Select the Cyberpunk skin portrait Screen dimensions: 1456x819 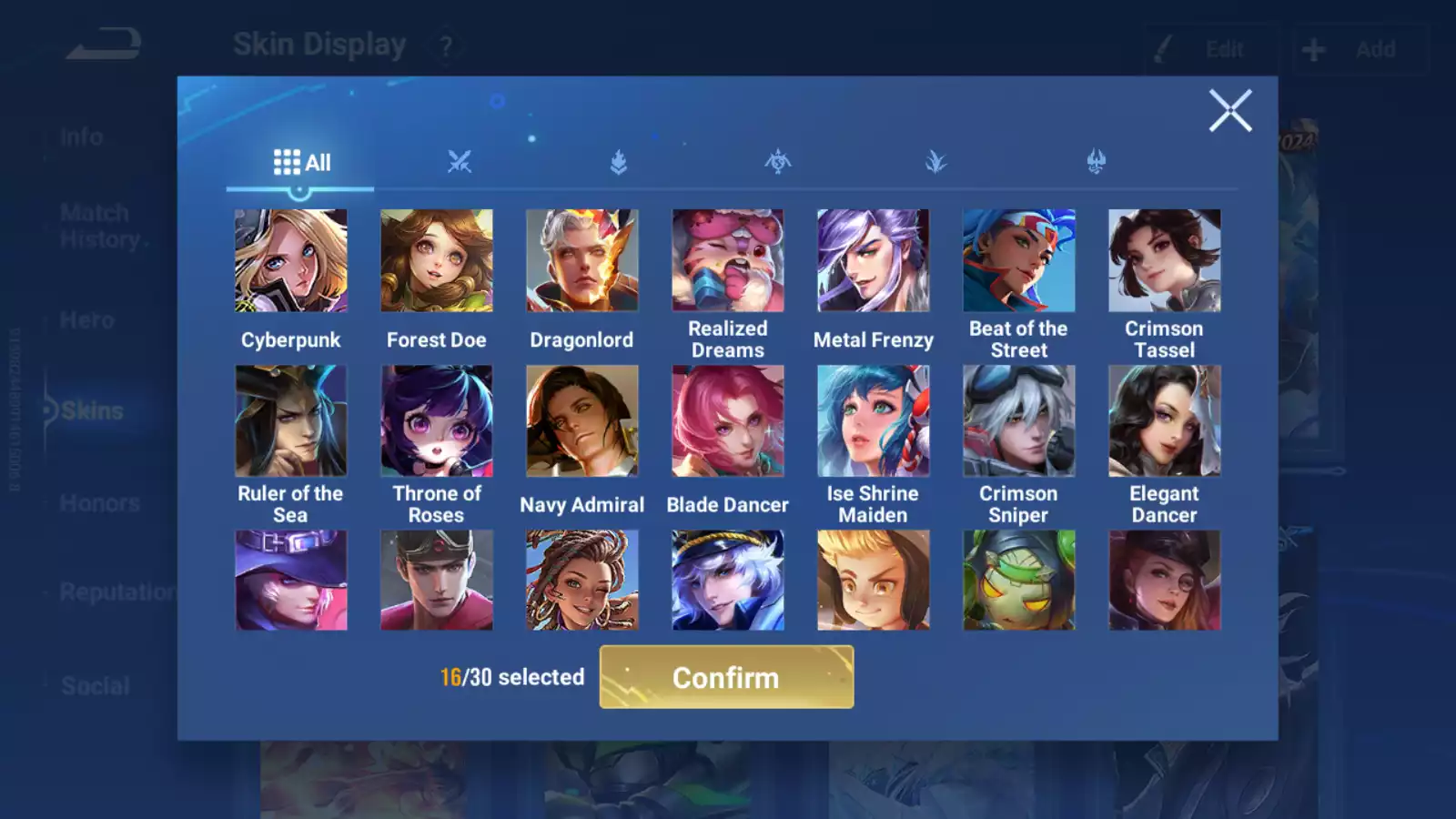(x=291, y=261)
